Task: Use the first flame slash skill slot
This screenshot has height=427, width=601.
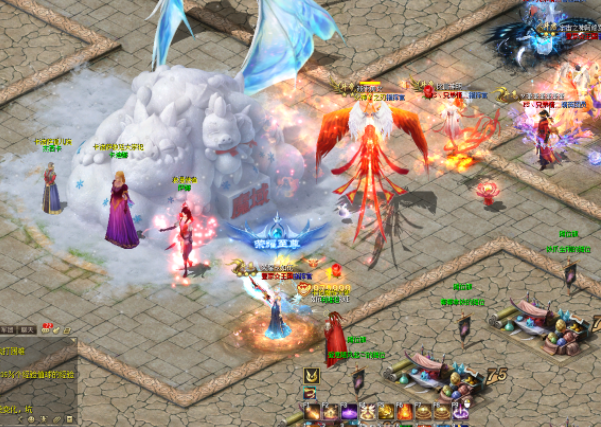Action: pyautogui.click(x=313, y=411)
